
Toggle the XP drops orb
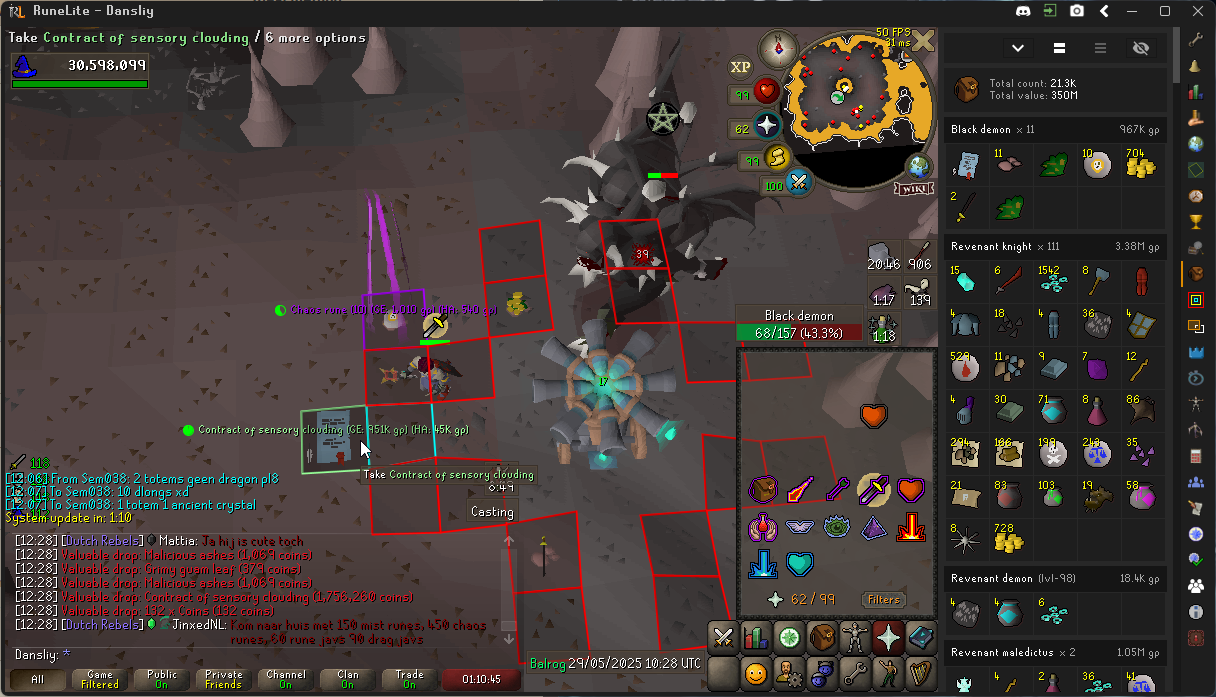741,67
